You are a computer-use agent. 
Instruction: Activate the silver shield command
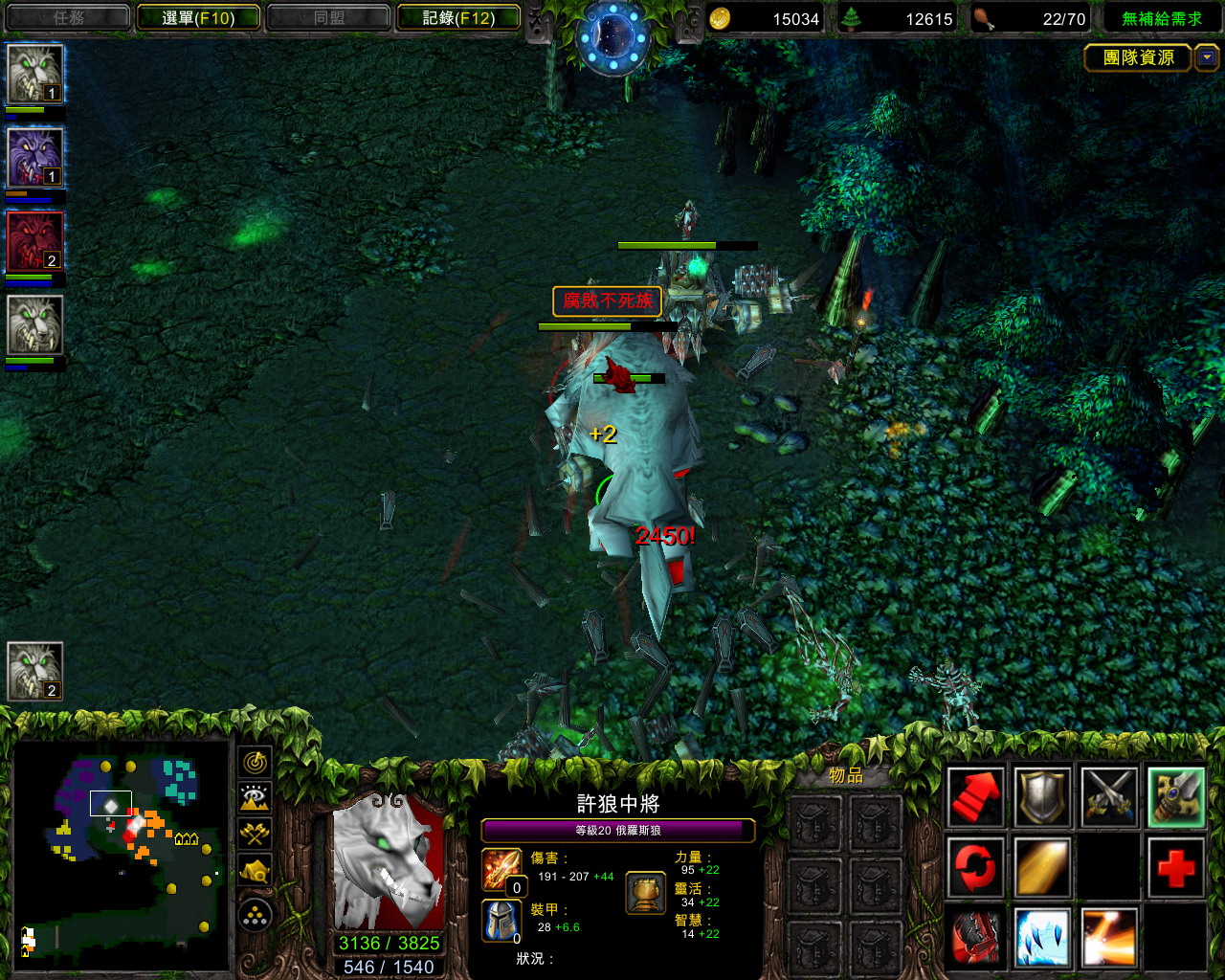tap(1042, 797)
